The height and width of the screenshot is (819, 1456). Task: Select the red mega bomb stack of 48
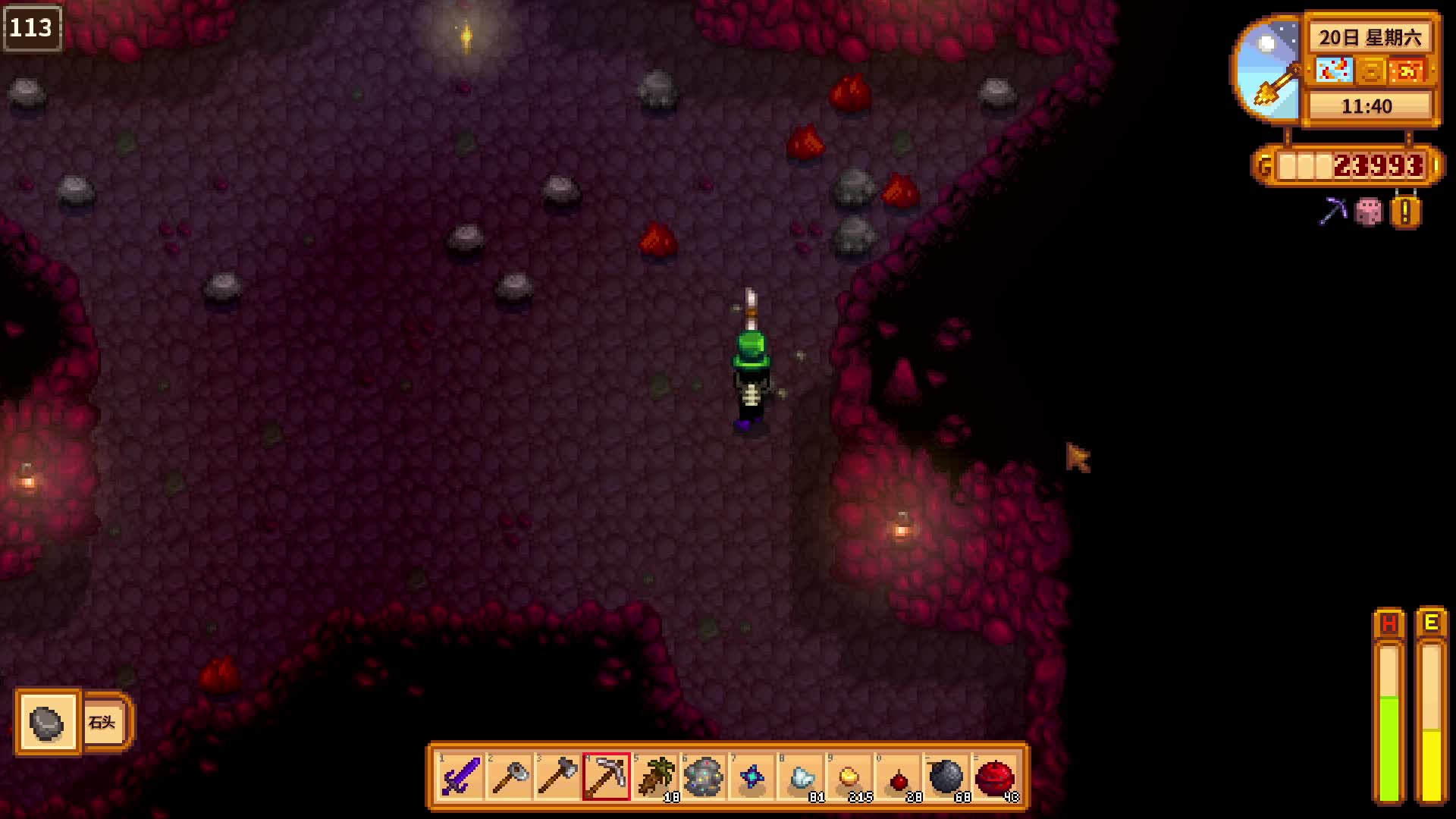click(995, 777)
